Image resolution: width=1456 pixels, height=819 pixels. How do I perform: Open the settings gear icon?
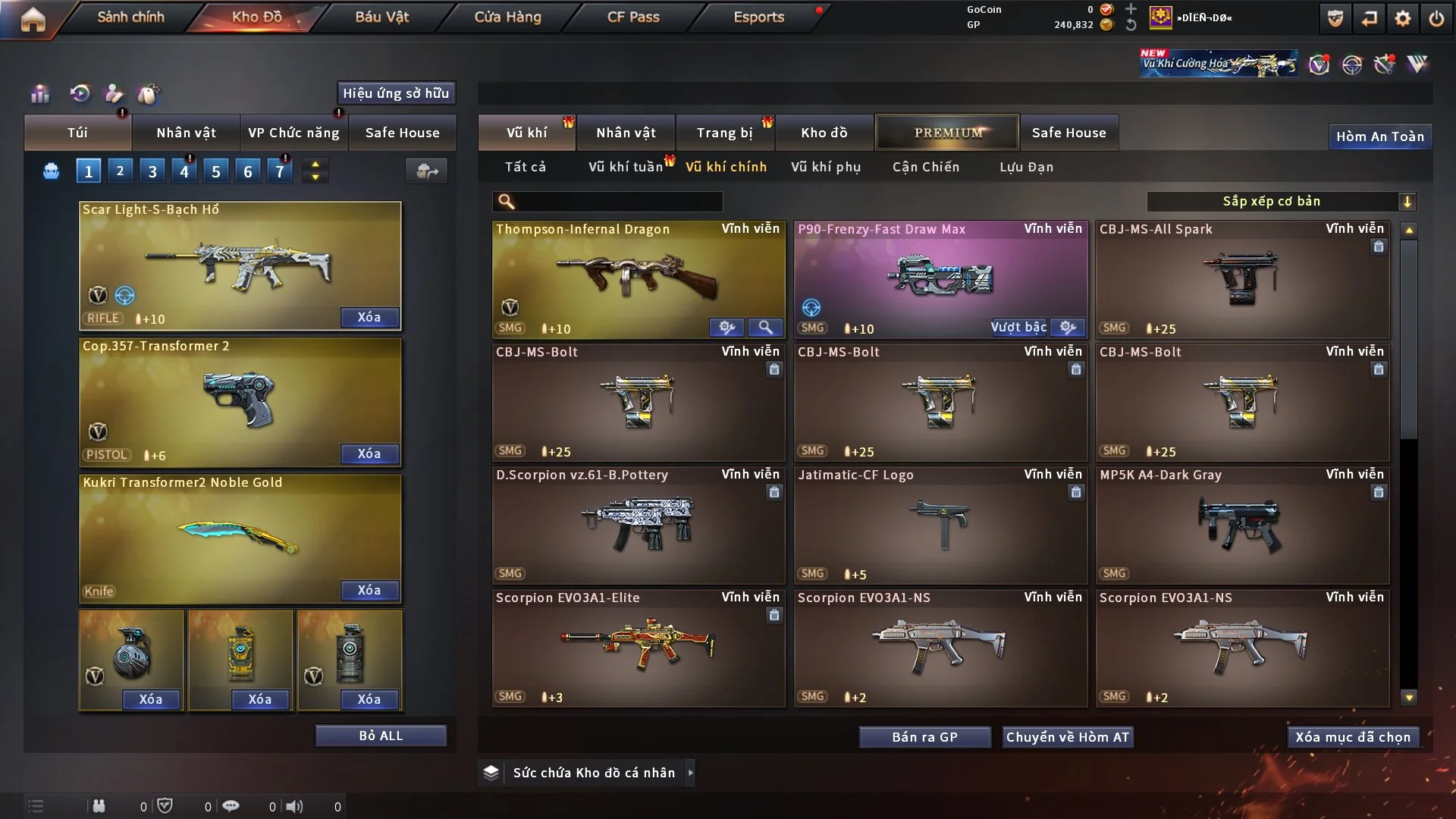pyautogui.click(x=1403, y=18)
